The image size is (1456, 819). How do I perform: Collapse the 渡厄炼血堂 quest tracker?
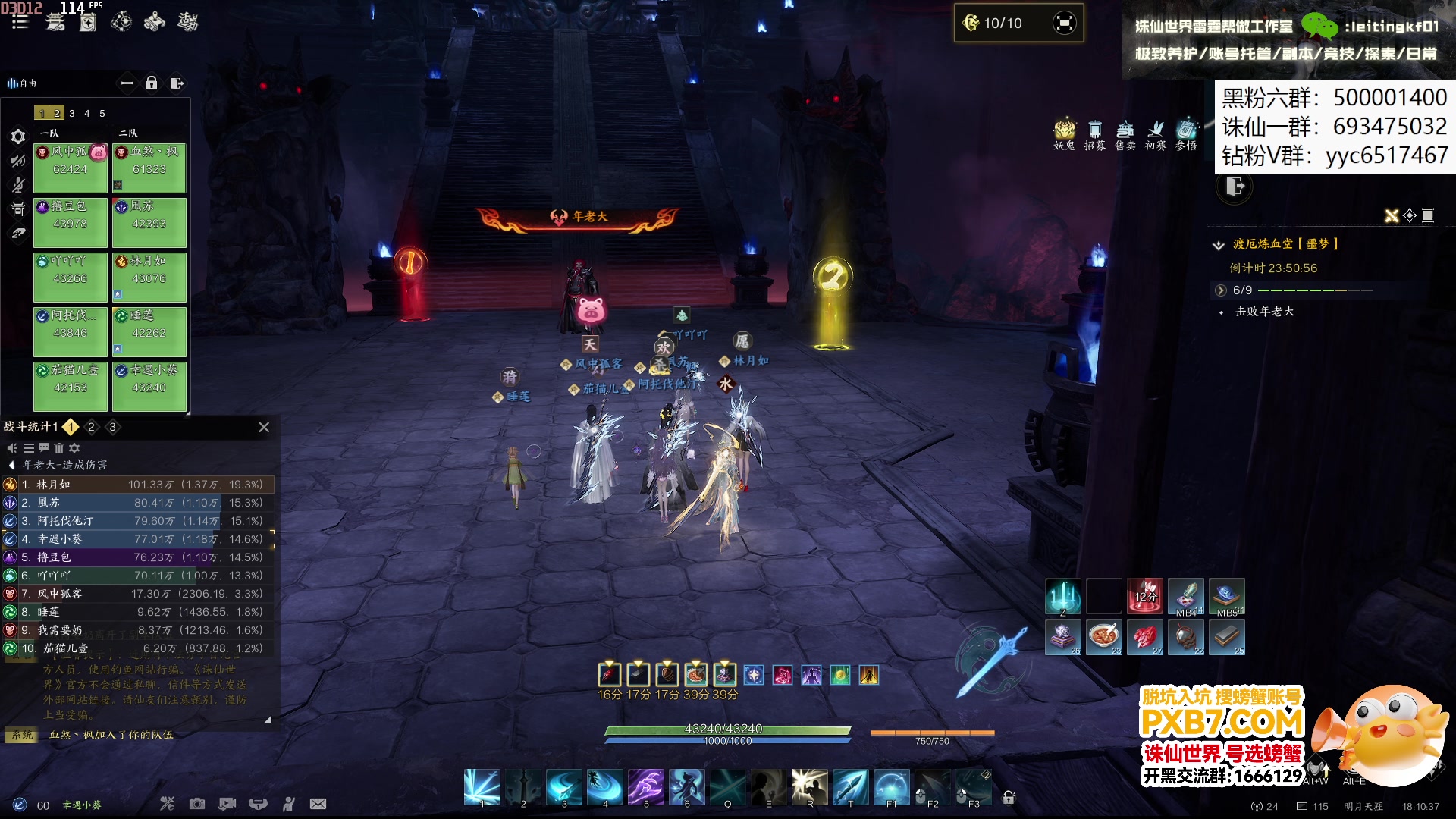pyautogui.click(x=1219, y=244)
